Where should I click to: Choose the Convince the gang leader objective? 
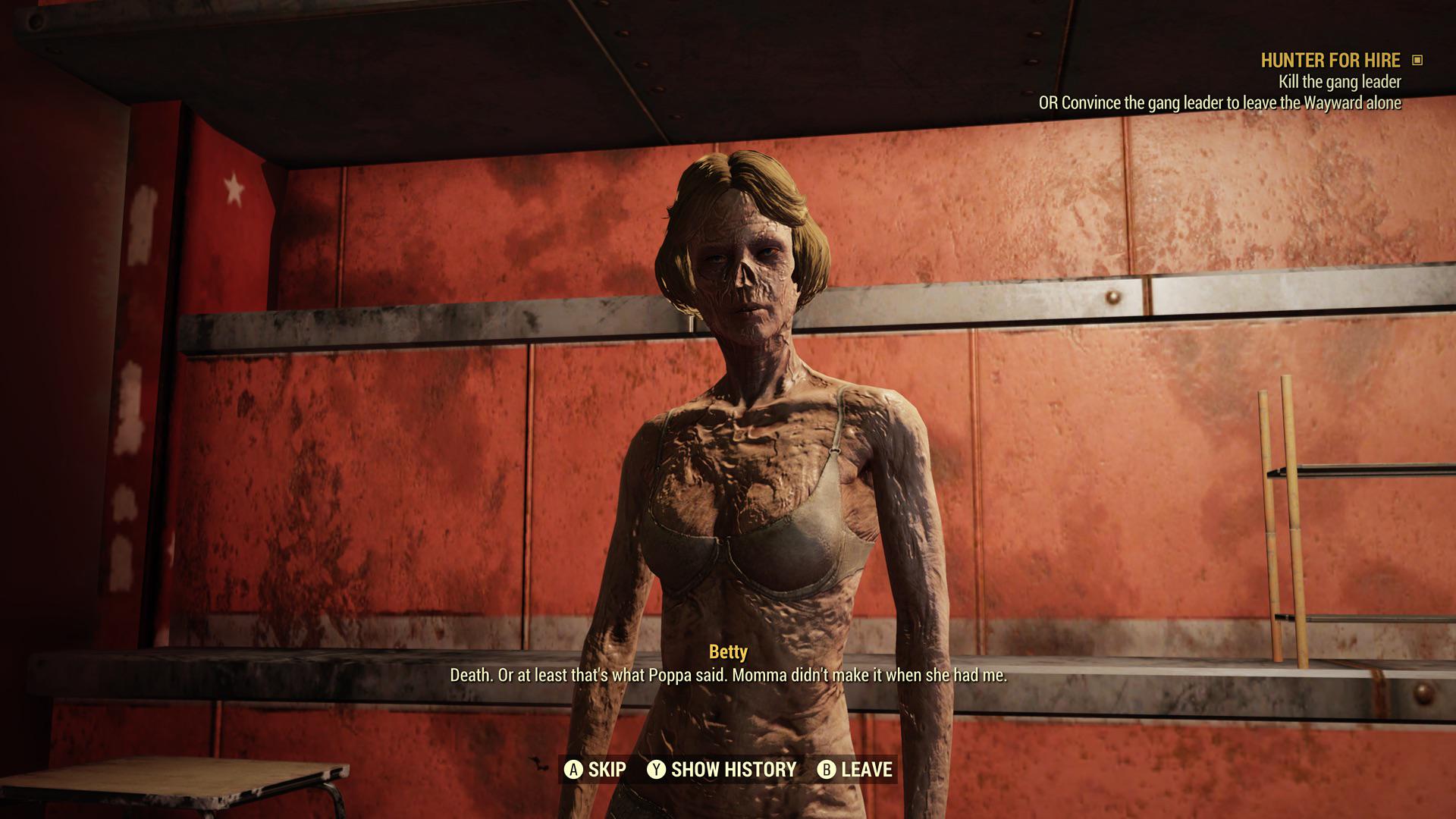[x=1219, y=103]
